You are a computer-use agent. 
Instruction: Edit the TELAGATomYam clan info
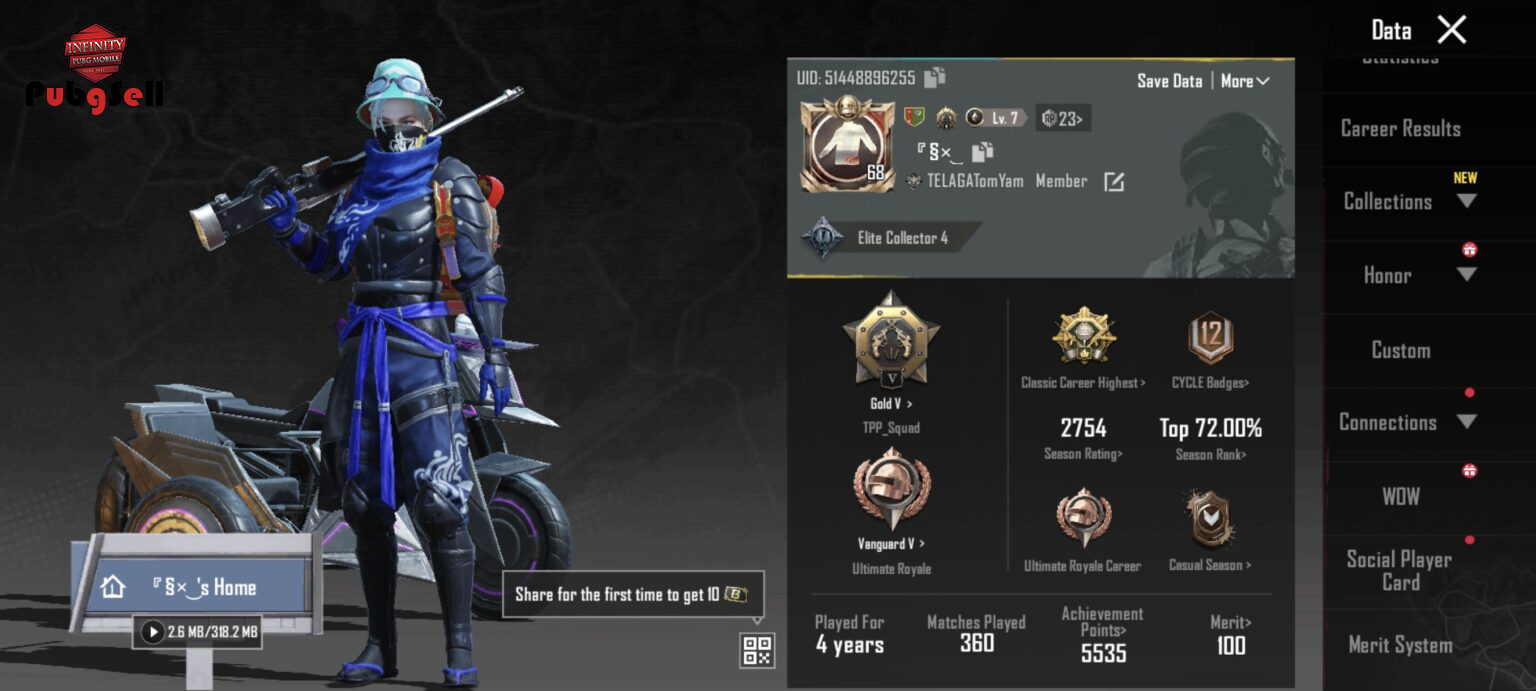coord(1114,182)
